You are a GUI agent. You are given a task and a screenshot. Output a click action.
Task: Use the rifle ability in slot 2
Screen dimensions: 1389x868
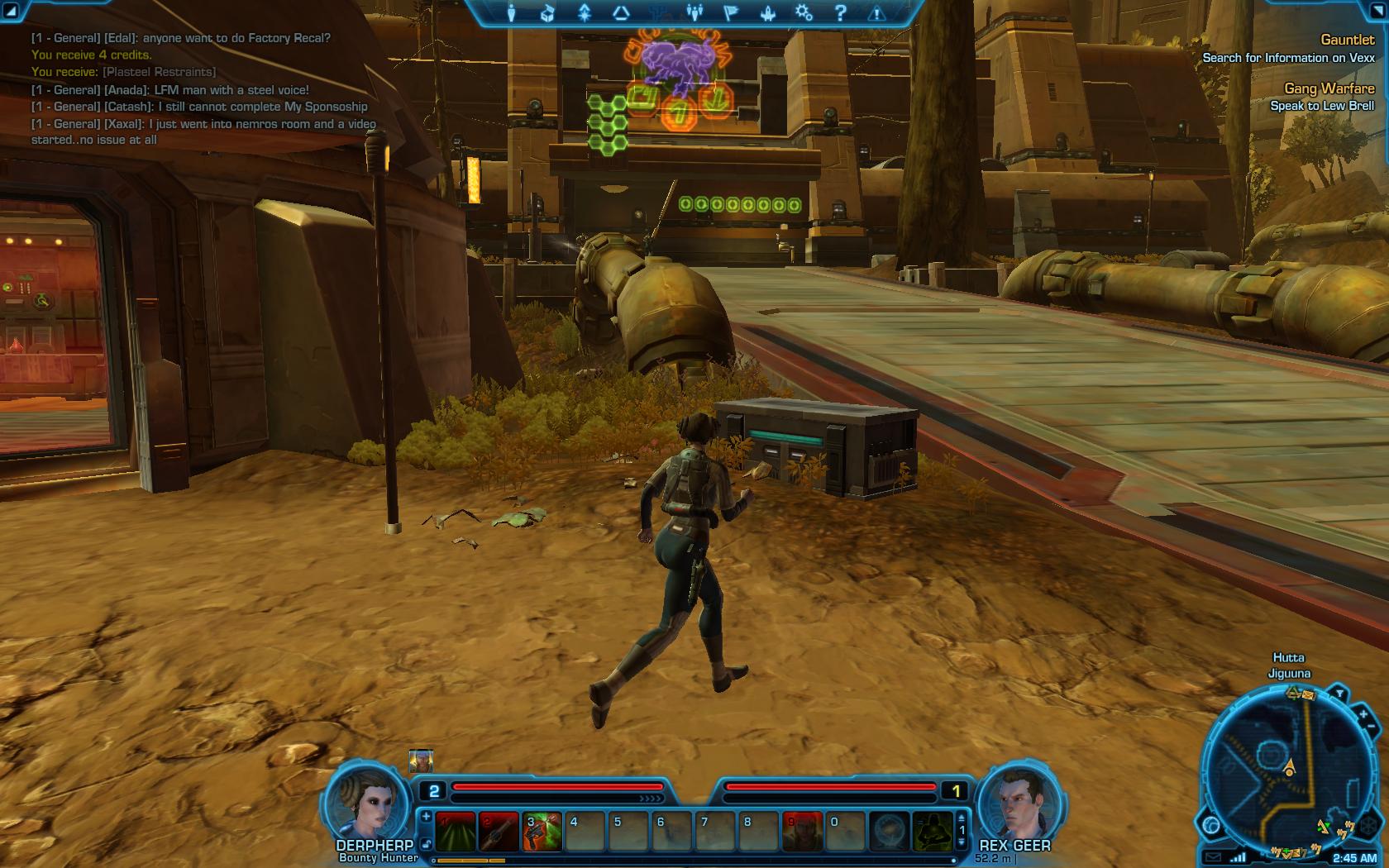tap(499, 831)
